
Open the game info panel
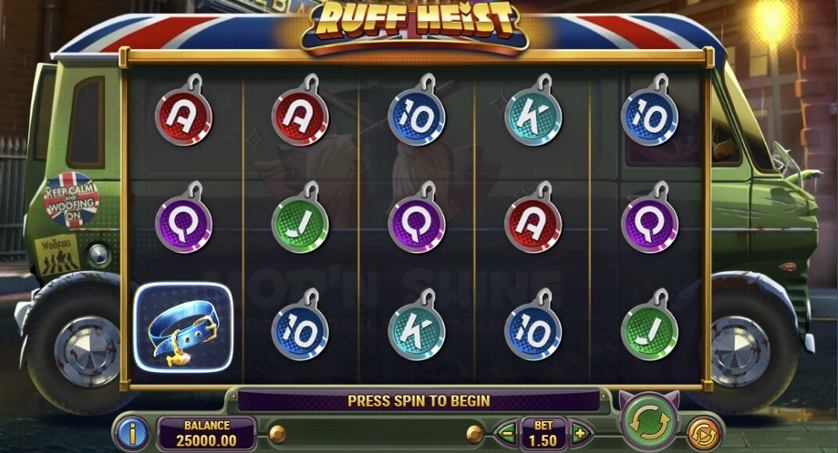(x=134, y=433)
